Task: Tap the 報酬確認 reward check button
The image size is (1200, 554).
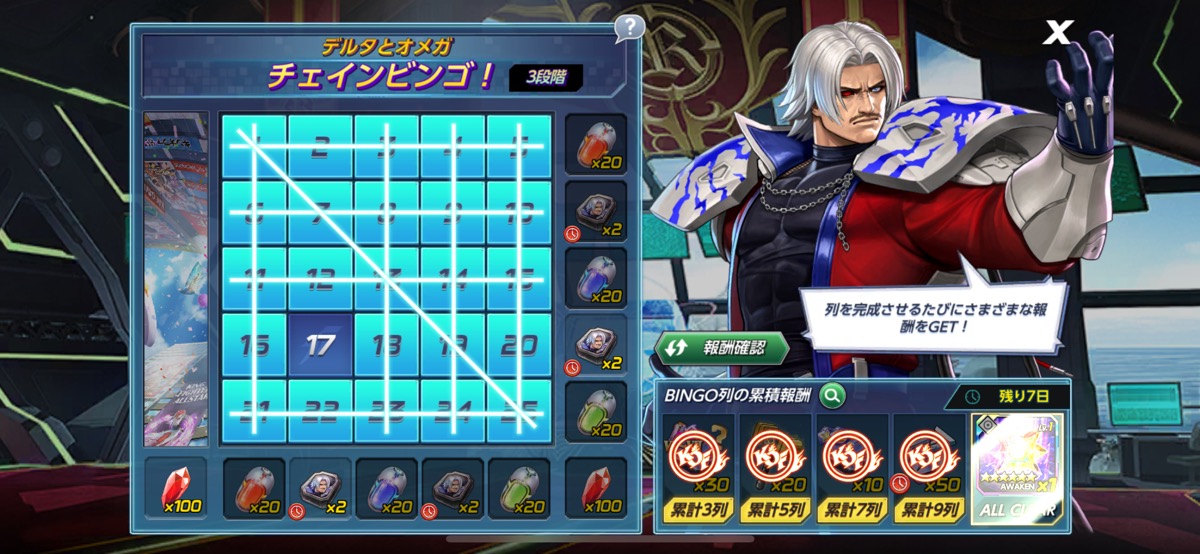Action: click(x=722, y=349)
